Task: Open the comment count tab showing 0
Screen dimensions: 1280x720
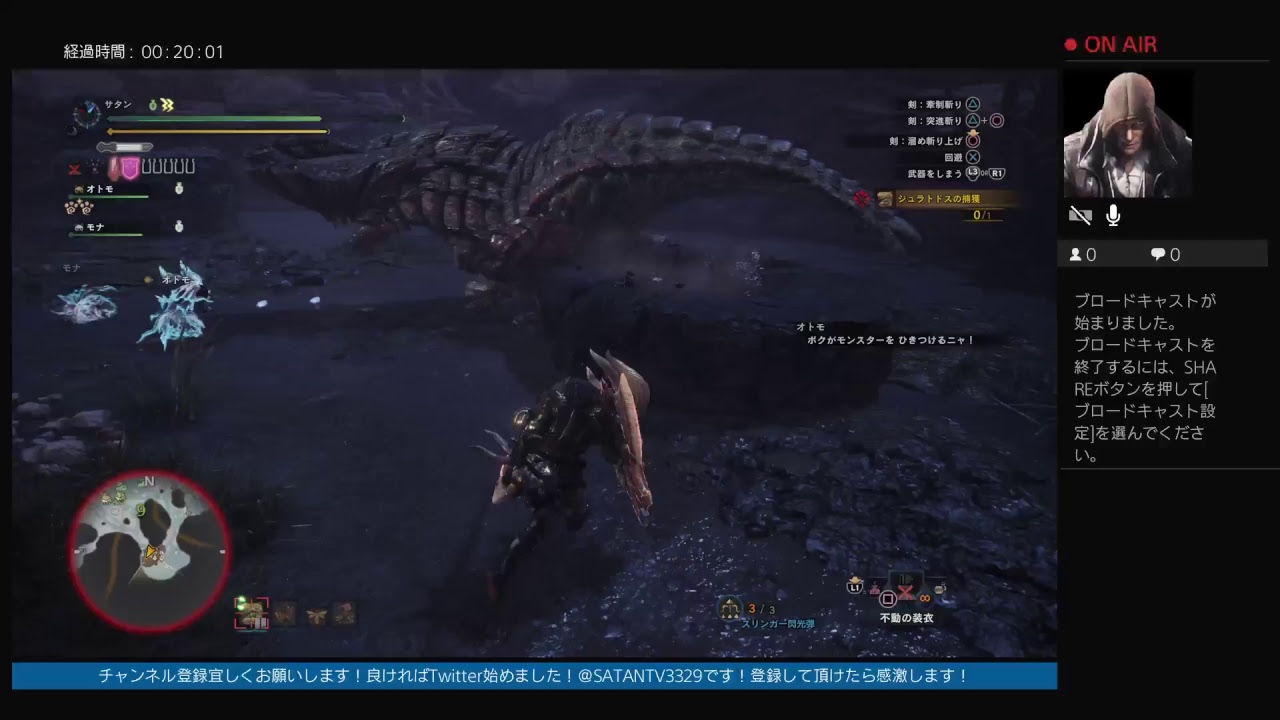Action: click(1164, 254)
